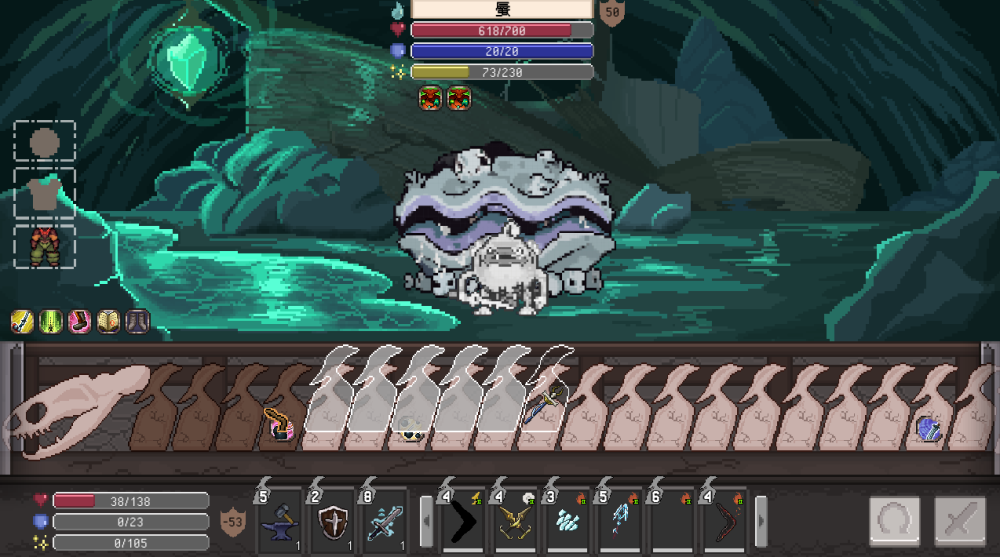Select the equipped leg armor slot
The image size is (1000, 557).
44,246
